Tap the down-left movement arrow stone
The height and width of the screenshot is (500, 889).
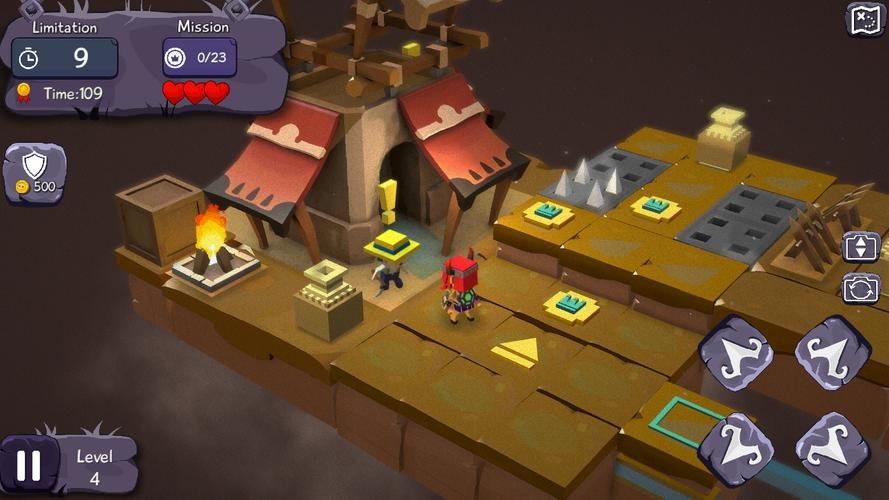[735, 445]
